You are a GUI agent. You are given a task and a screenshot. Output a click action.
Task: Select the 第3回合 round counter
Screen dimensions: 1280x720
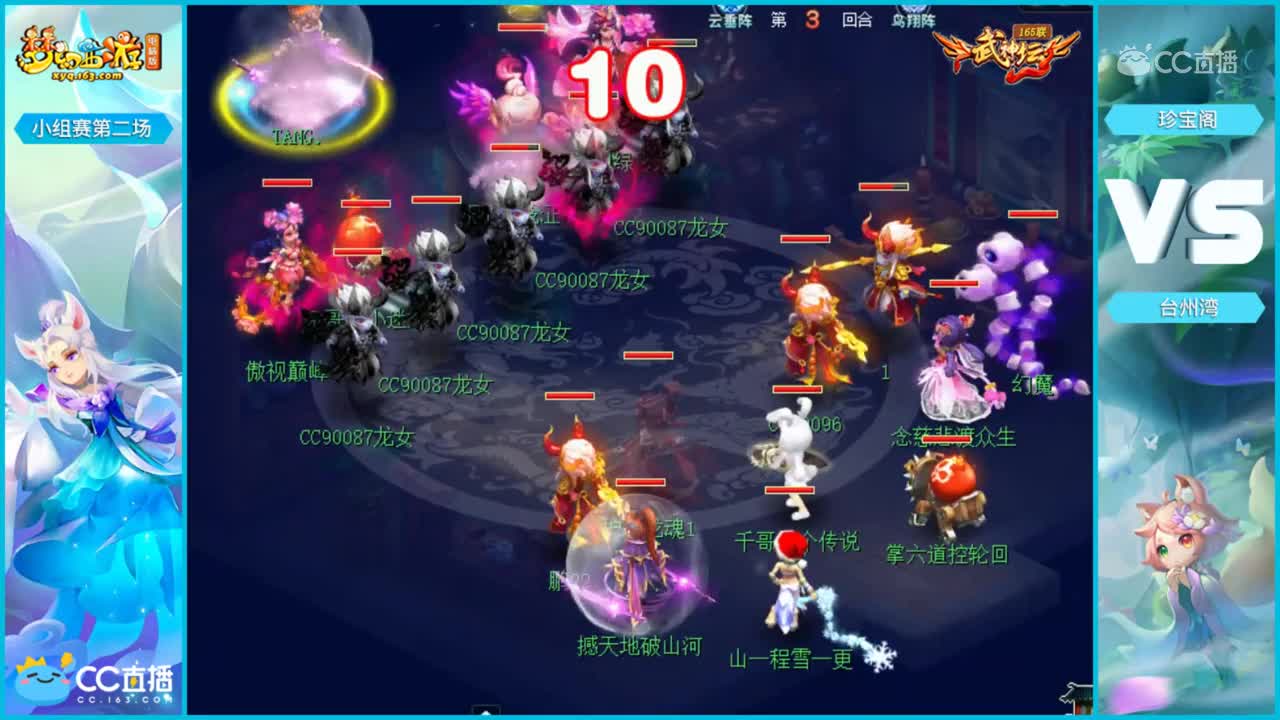click(x=812, y=17)
